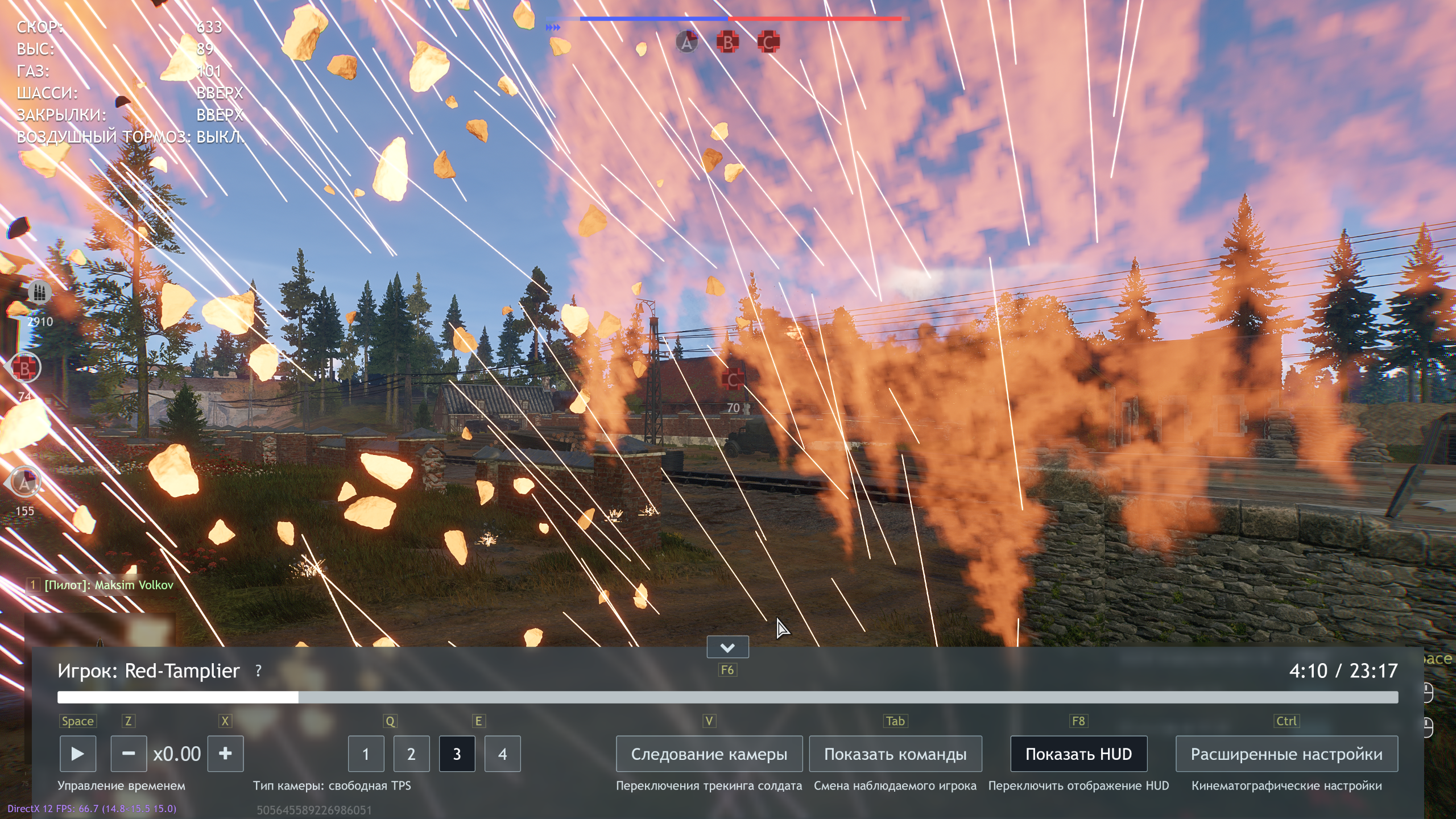The width and height of the screenshot is (1456, 819).
Task: Open Расширенные настройки cinematic settings
Action: 1287,754
